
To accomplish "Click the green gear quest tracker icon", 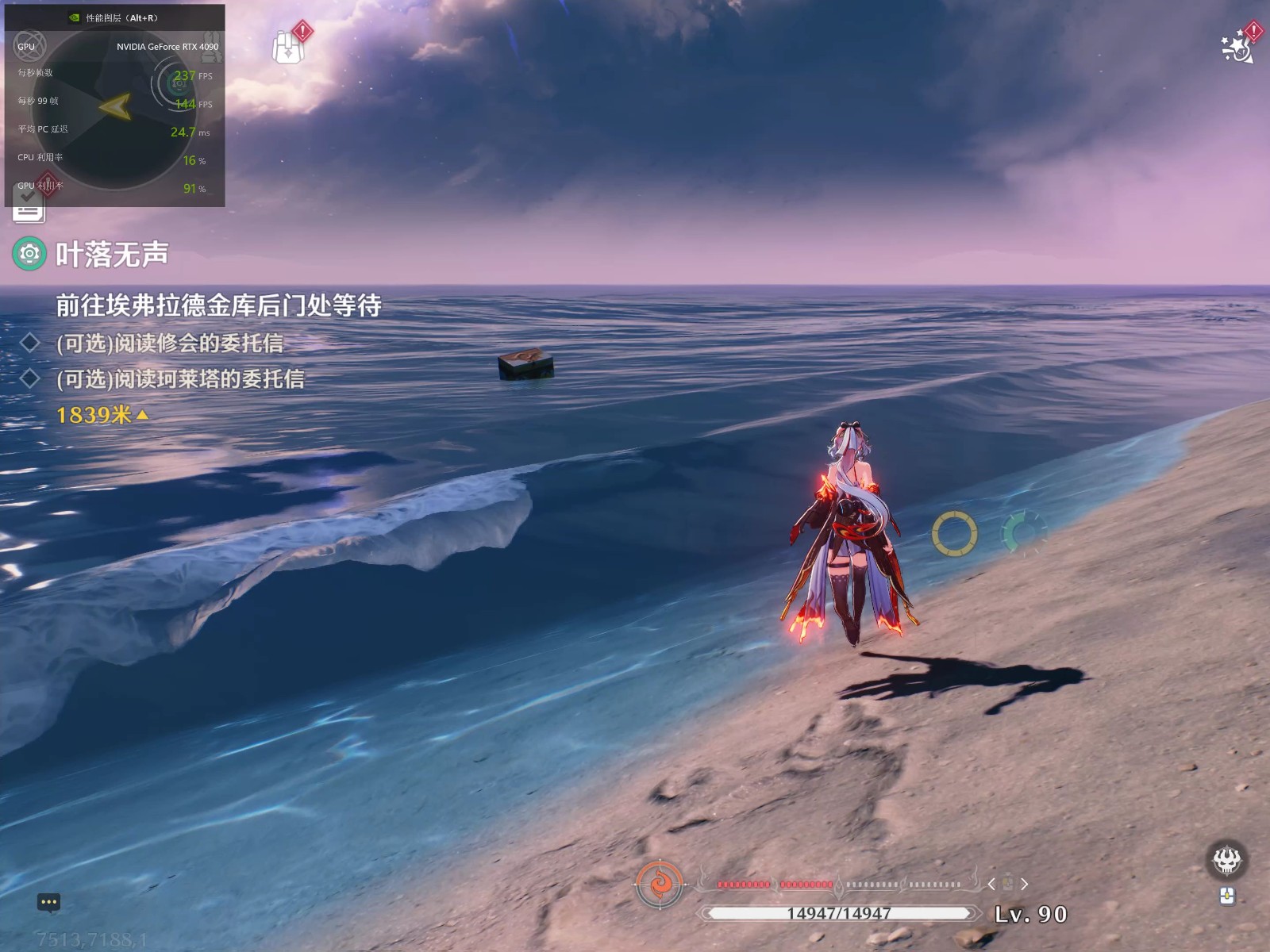I will [x=29, y=254].
